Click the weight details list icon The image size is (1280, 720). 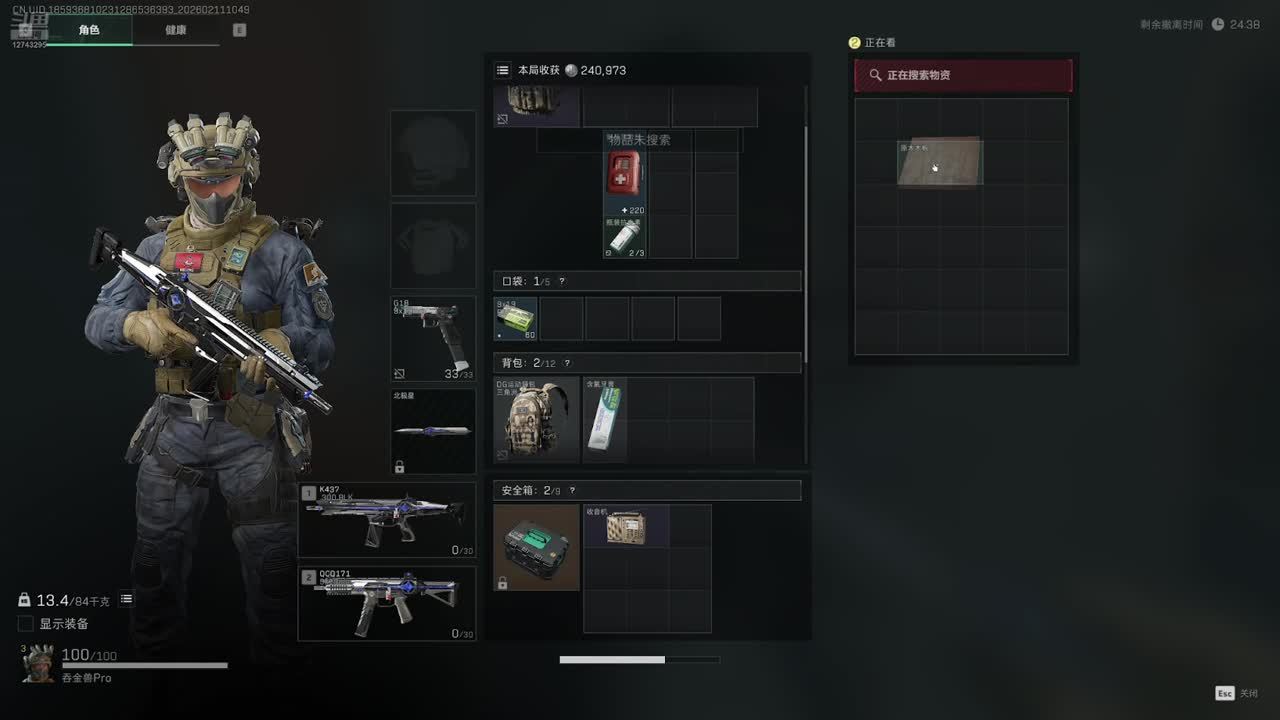[127, 599]
